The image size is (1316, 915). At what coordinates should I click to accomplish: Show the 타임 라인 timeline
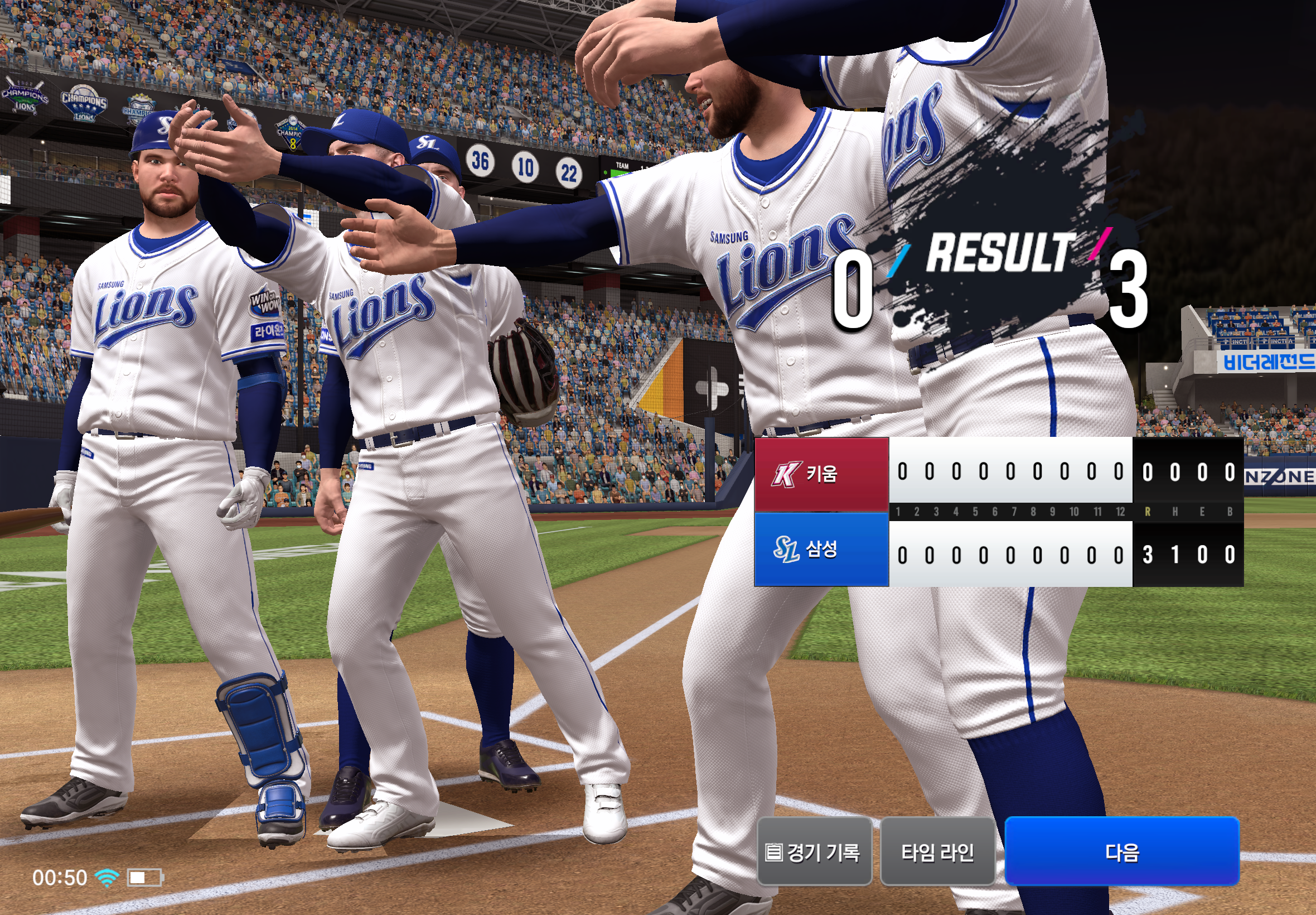937,852
